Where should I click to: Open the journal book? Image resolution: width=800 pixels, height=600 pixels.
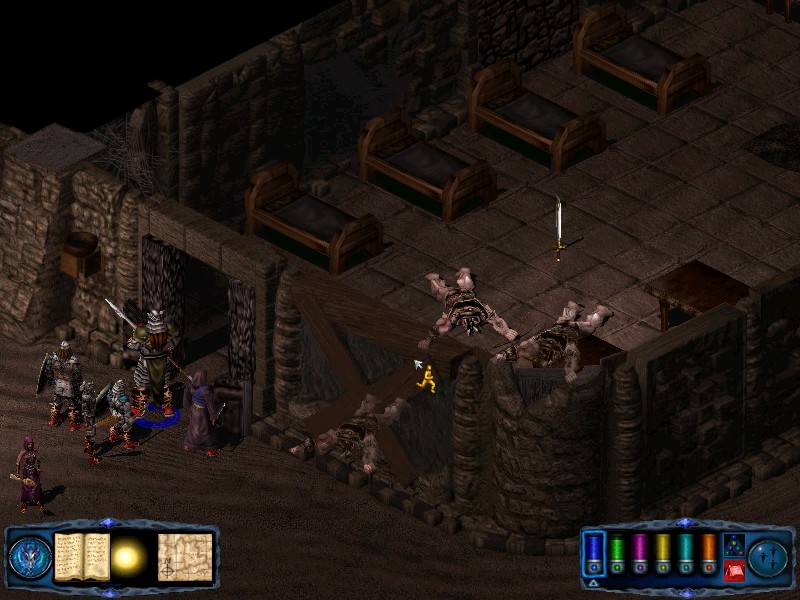(x=81, y=557)
